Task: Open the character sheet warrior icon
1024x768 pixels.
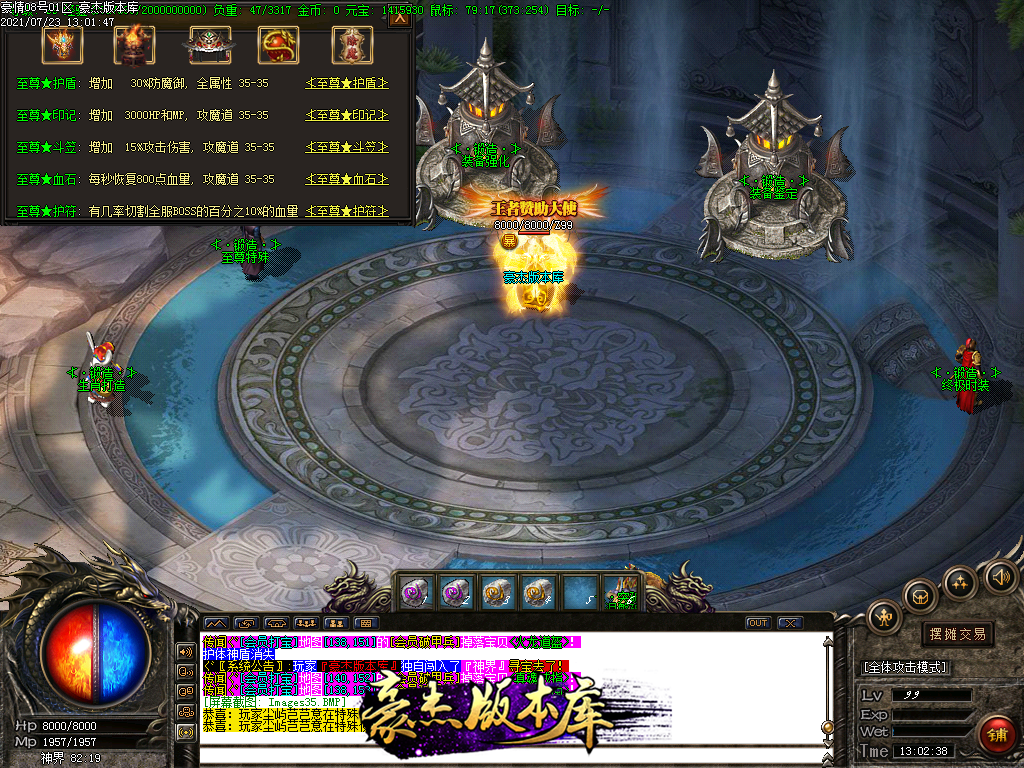Action: [x=884, y=616]
